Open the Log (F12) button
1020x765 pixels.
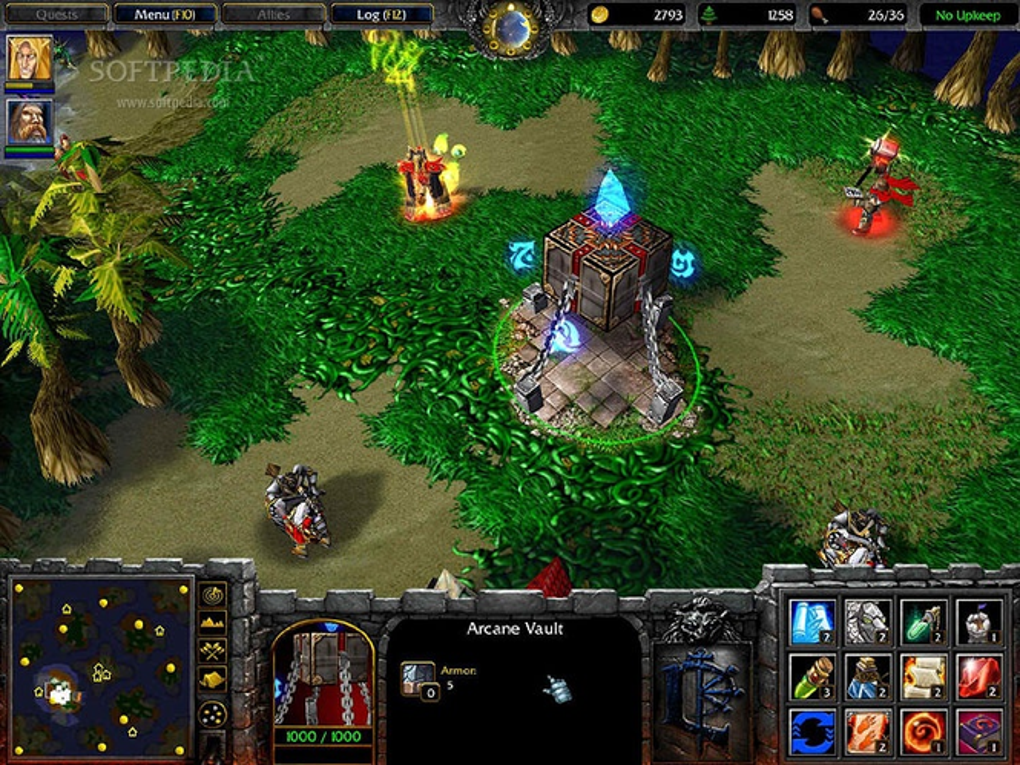(x=381, y=14)
